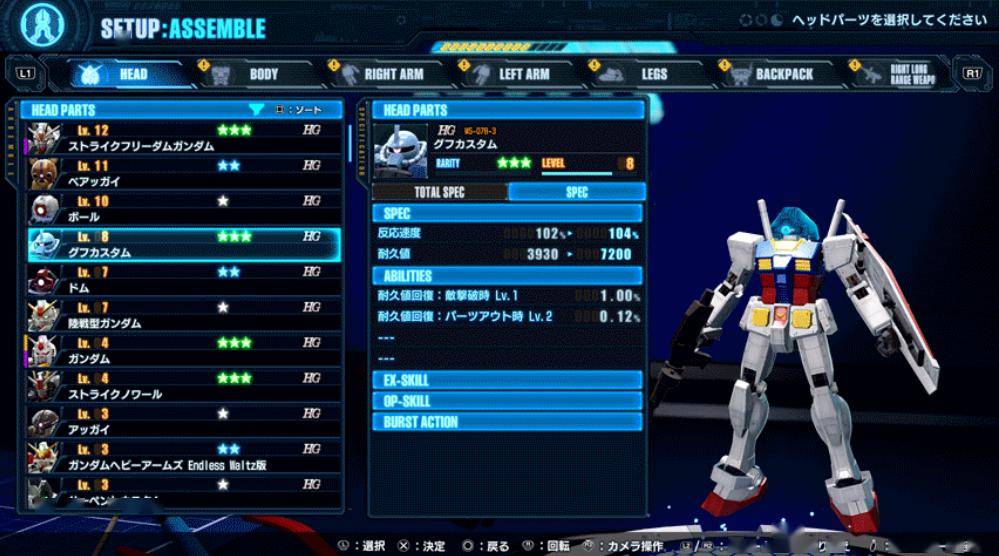
Task: Choose the BACKPACK tab
Action: [x=783, y=74]
